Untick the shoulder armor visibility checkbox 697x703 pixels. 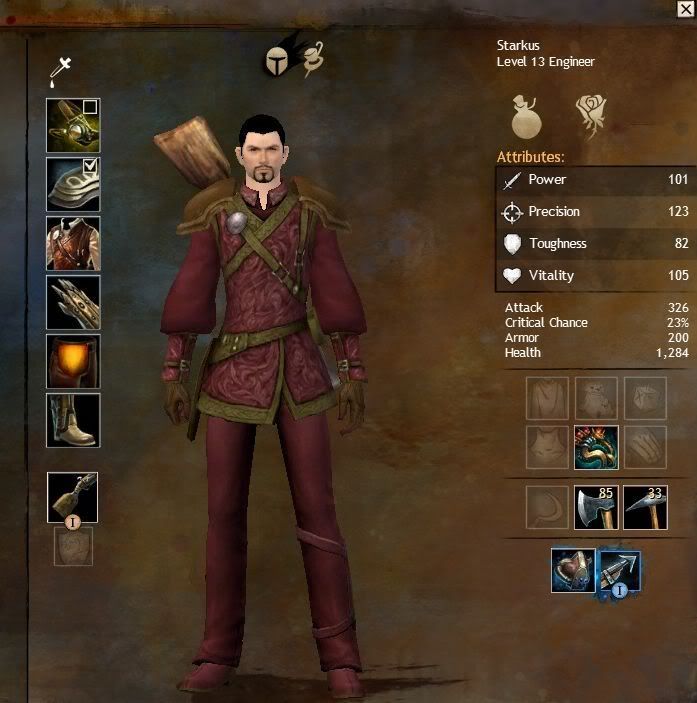[x=90, y=165]
